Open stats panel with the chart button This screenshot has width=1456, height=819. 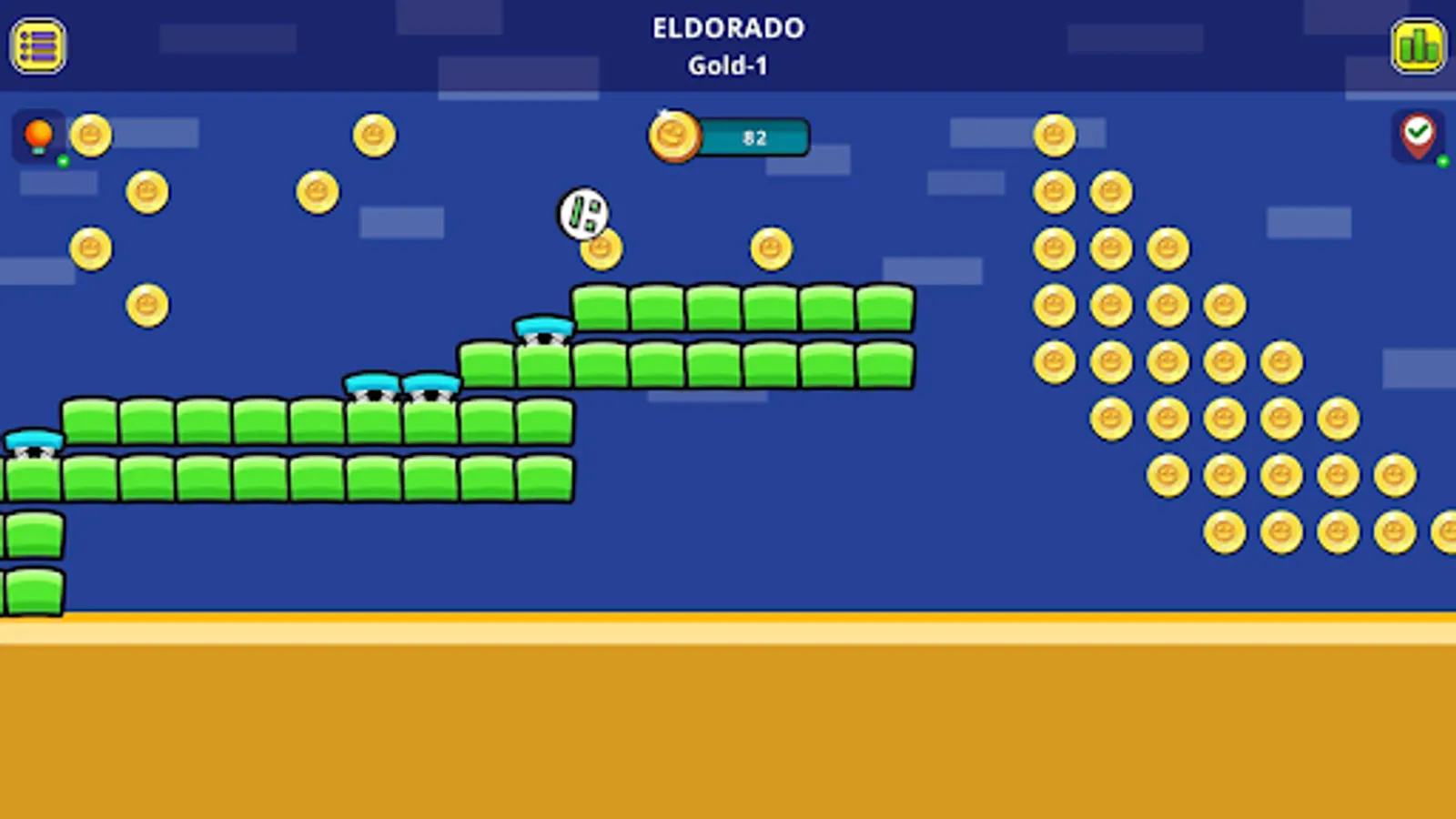tap(1418, 45)
